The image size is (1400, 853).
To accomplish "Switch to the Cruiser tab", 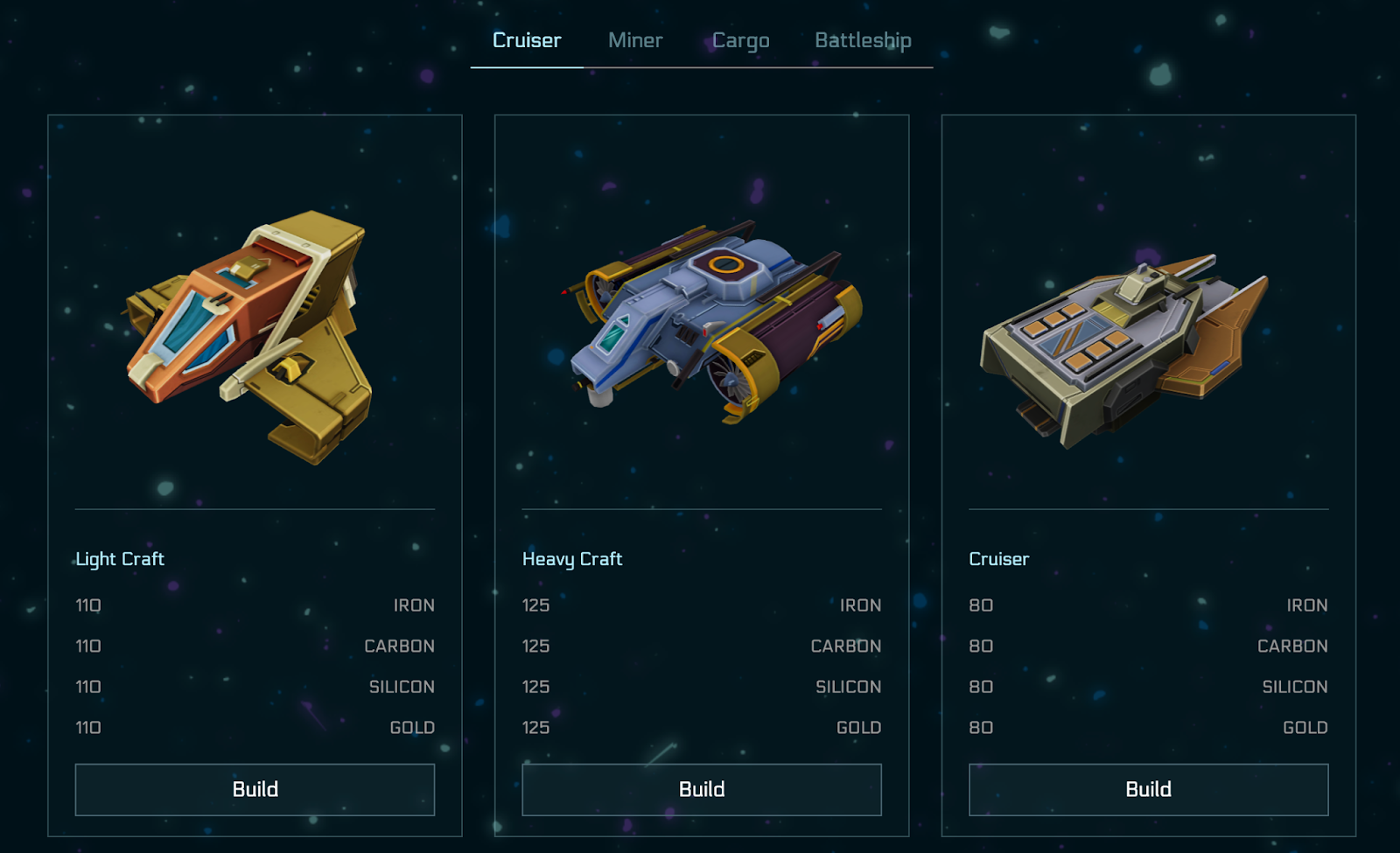I will click(x=527, y=40).
